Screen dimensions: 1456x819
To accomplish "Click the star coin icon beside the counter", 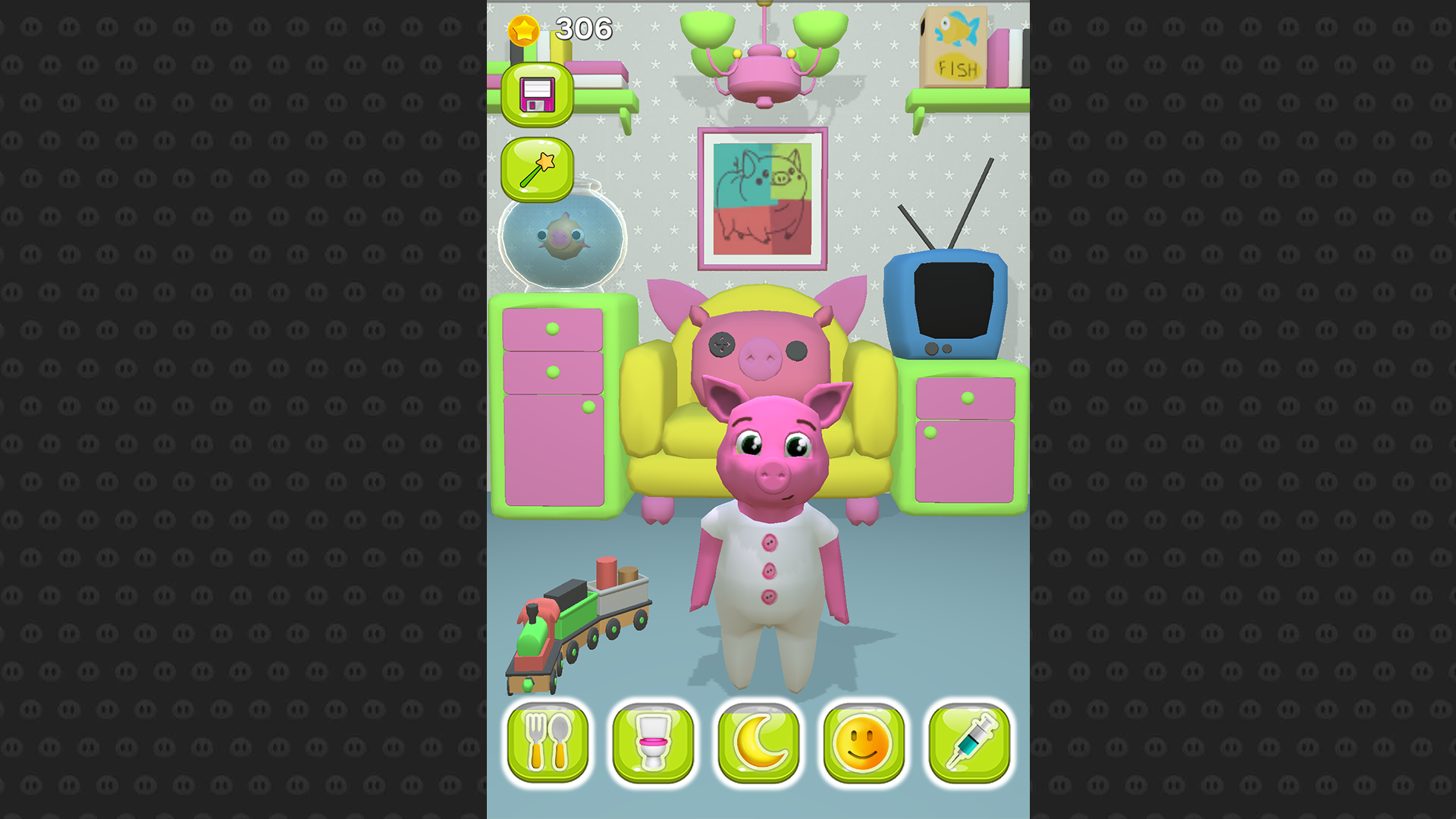I will tap(523, 30).
